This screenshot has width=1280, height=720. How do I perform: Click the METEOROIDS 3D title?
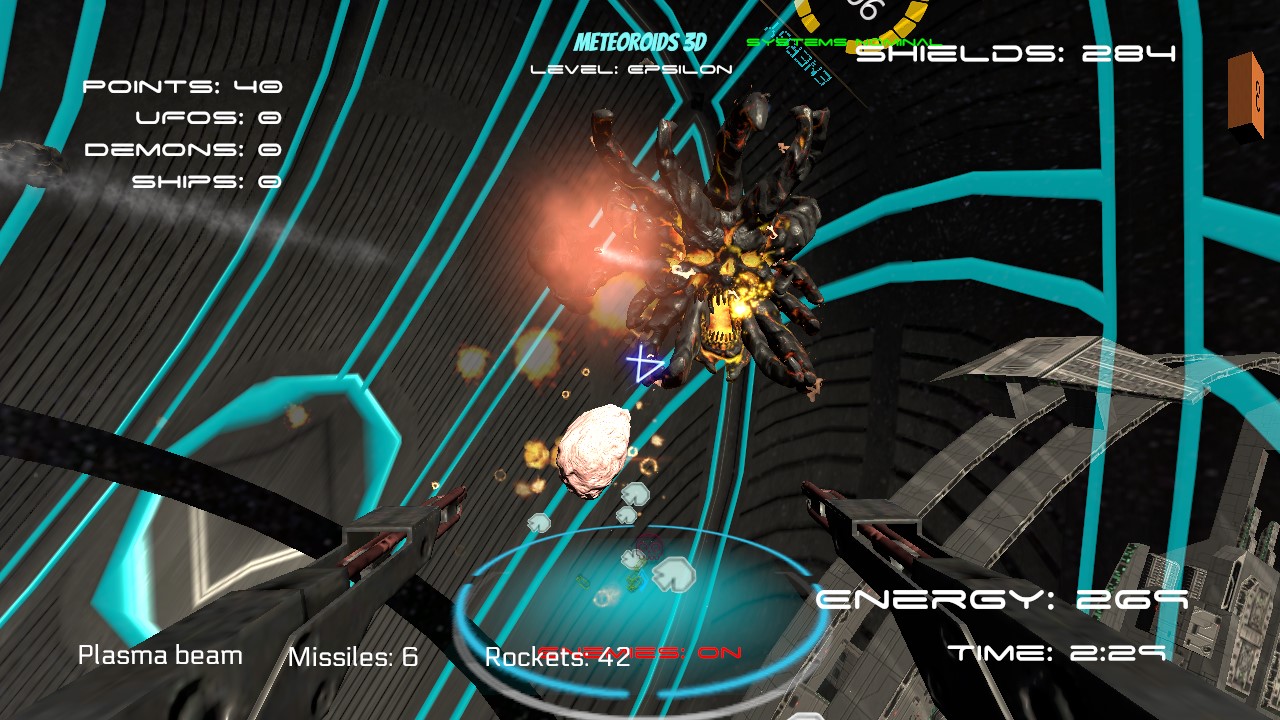click(638, 43)
